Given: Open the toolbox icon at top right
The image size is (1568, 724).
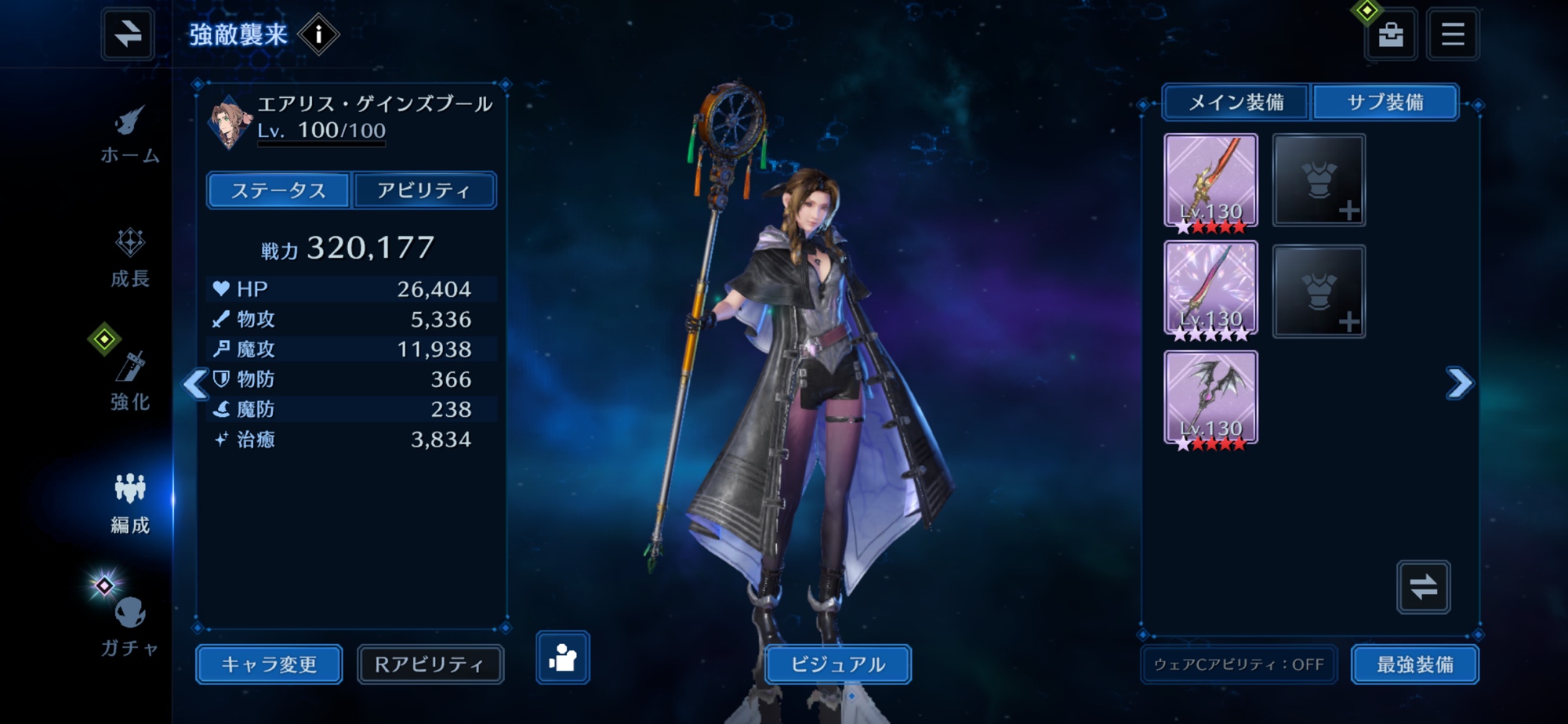Looking at the screenshot, I should pos(1391,34).
